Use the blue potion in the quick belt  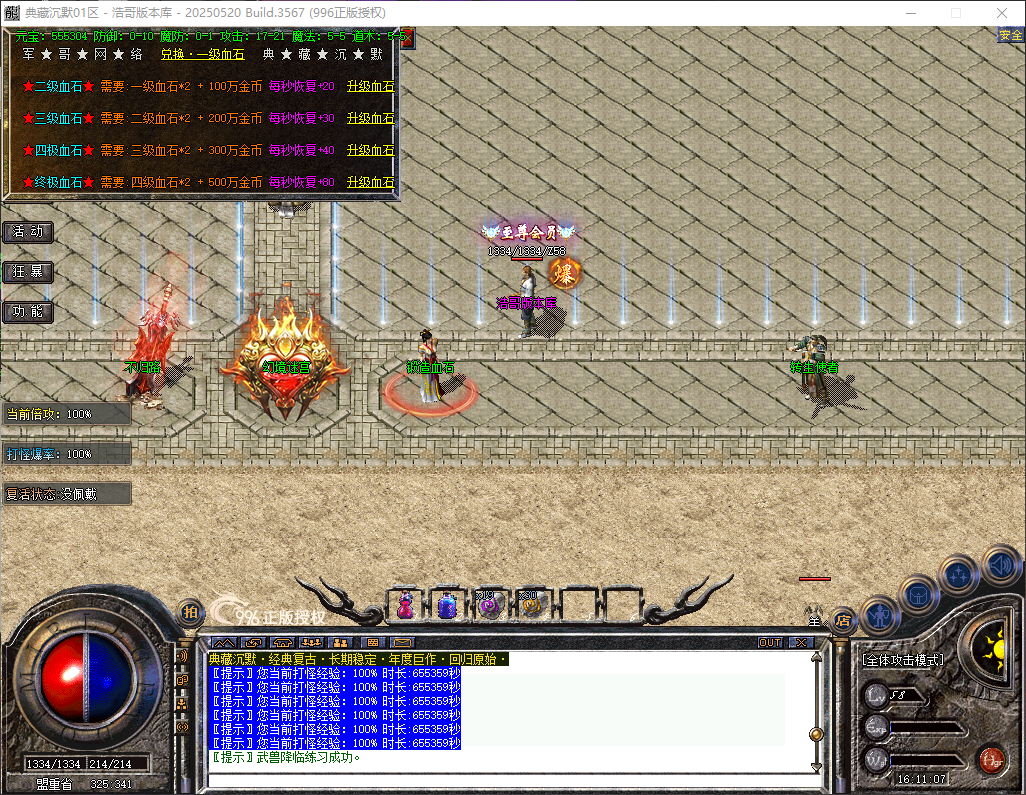447,605
